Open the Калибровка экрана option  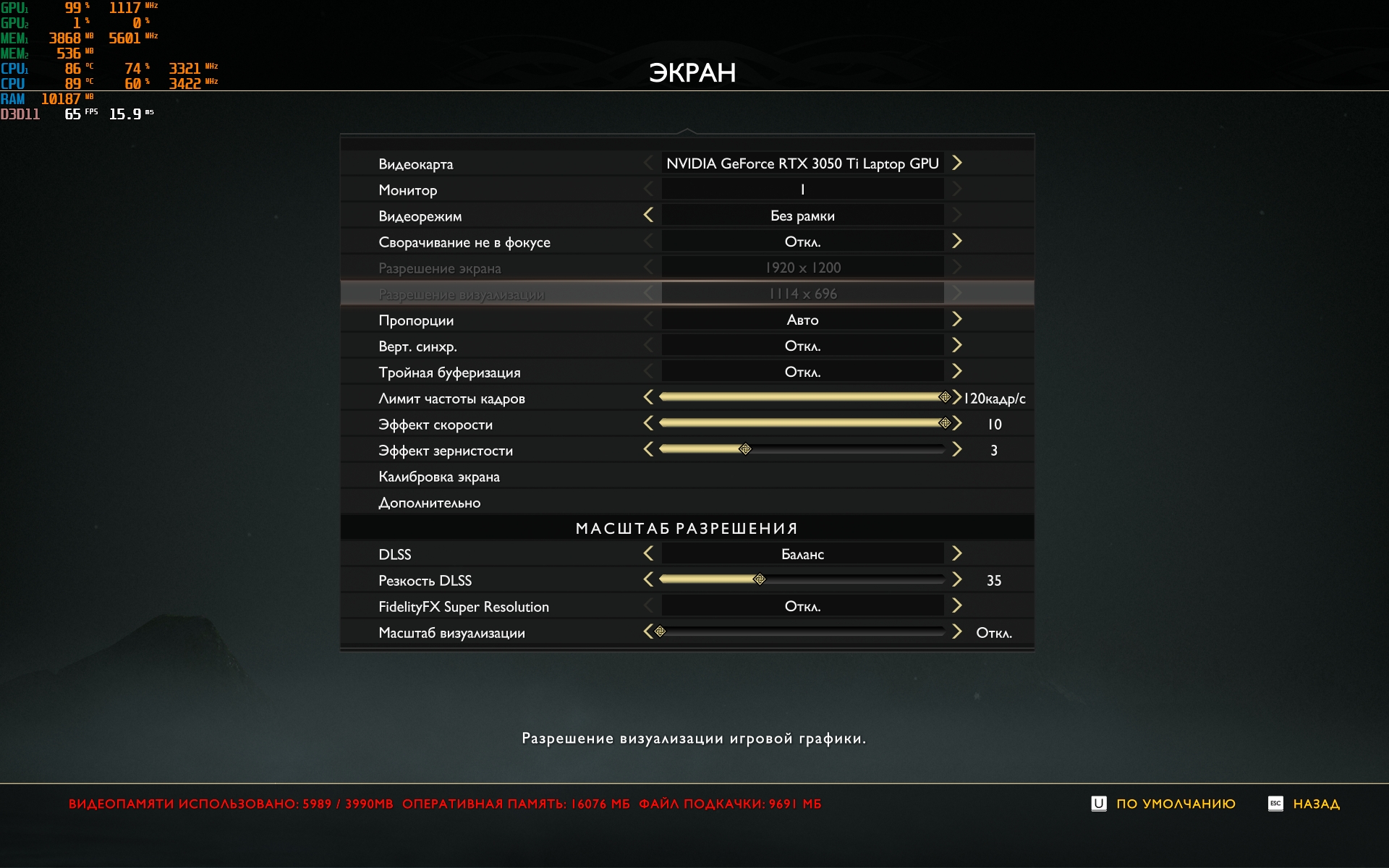click(x=439, y=477)
